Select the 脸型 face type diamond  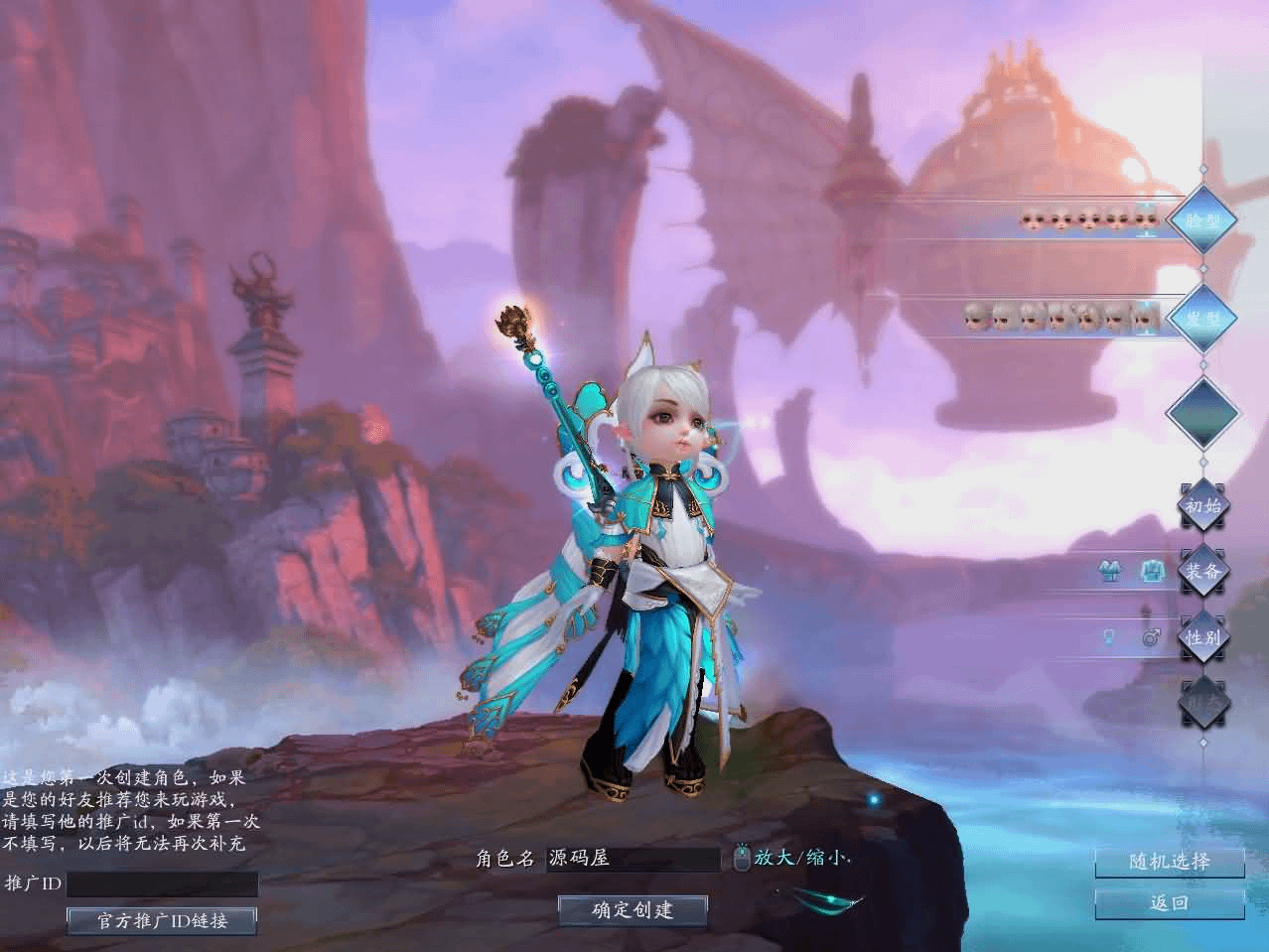tap(1202, 220)
